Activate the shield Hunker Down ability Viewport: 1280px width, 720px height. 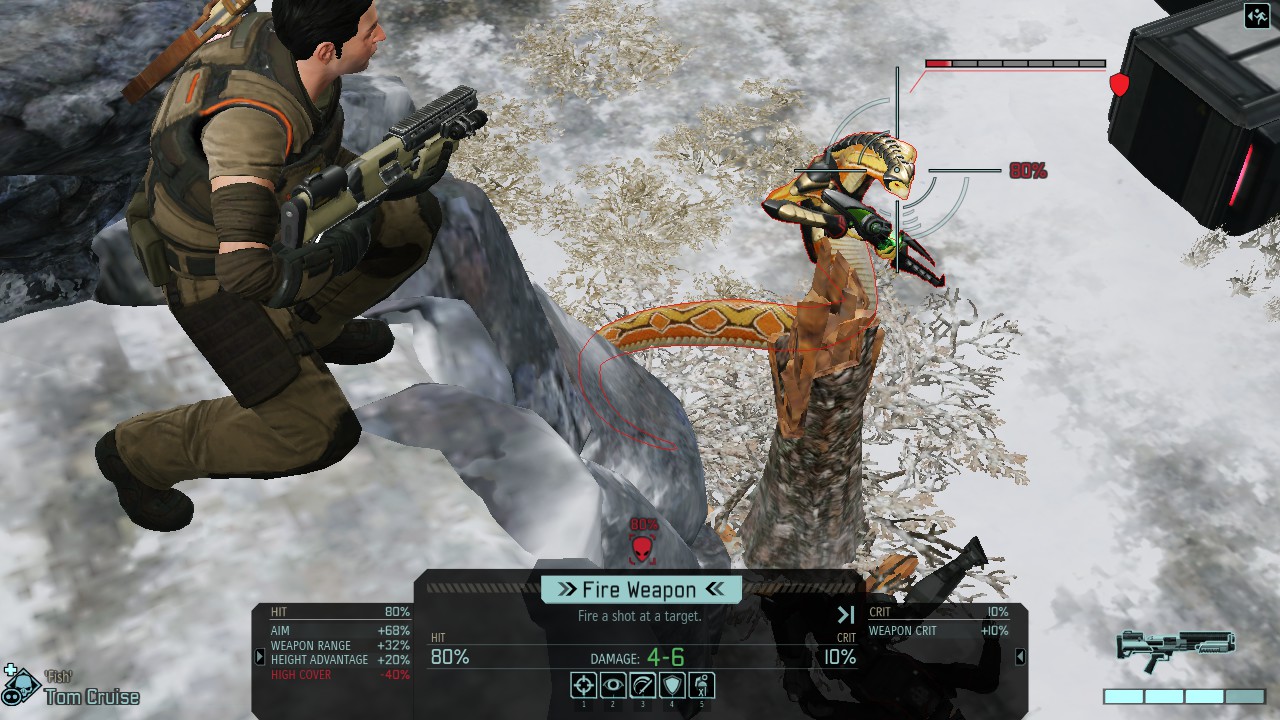(x=672, y=685)
